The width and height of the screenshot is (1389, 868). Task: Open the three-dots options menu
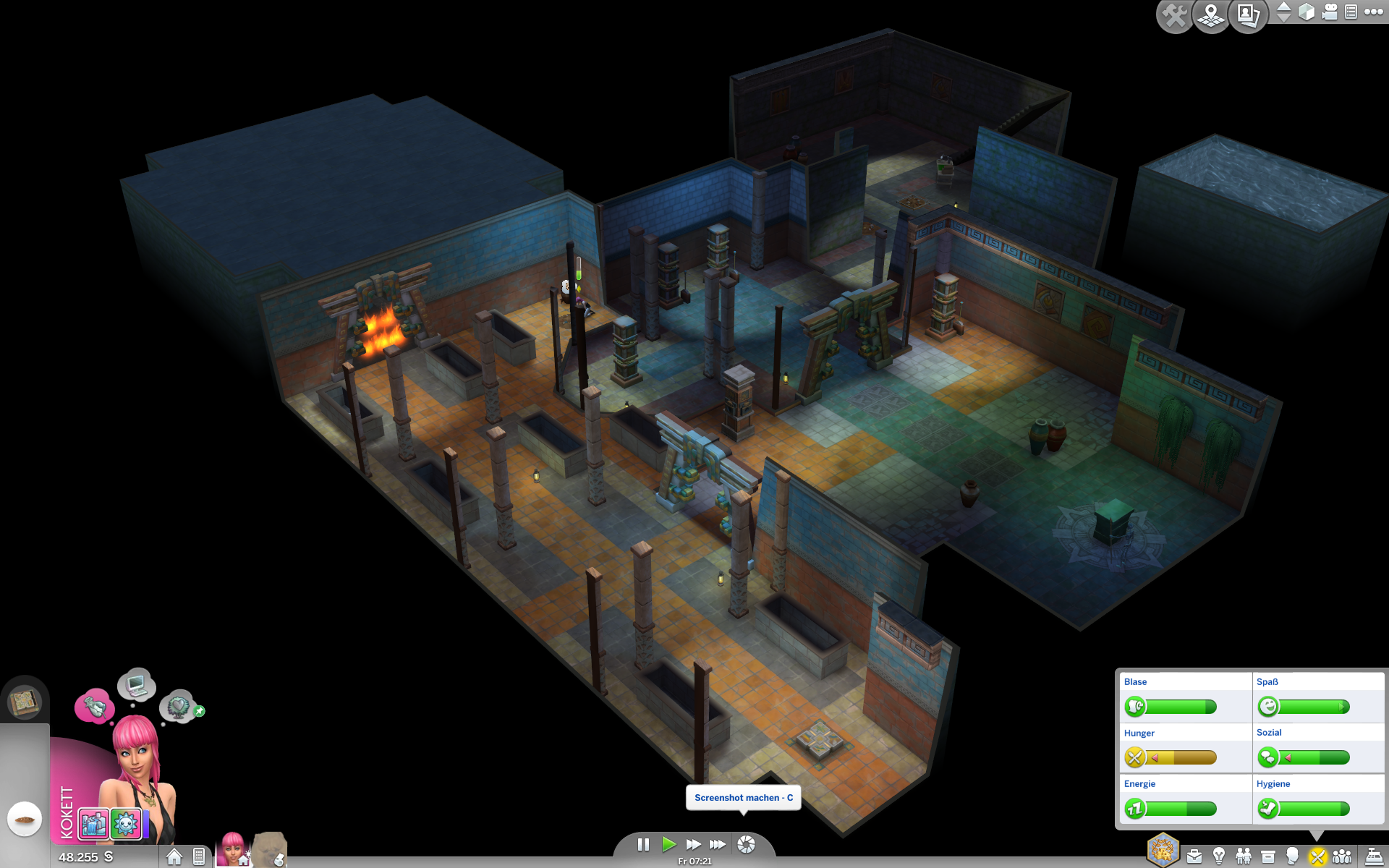(1373, 12)
